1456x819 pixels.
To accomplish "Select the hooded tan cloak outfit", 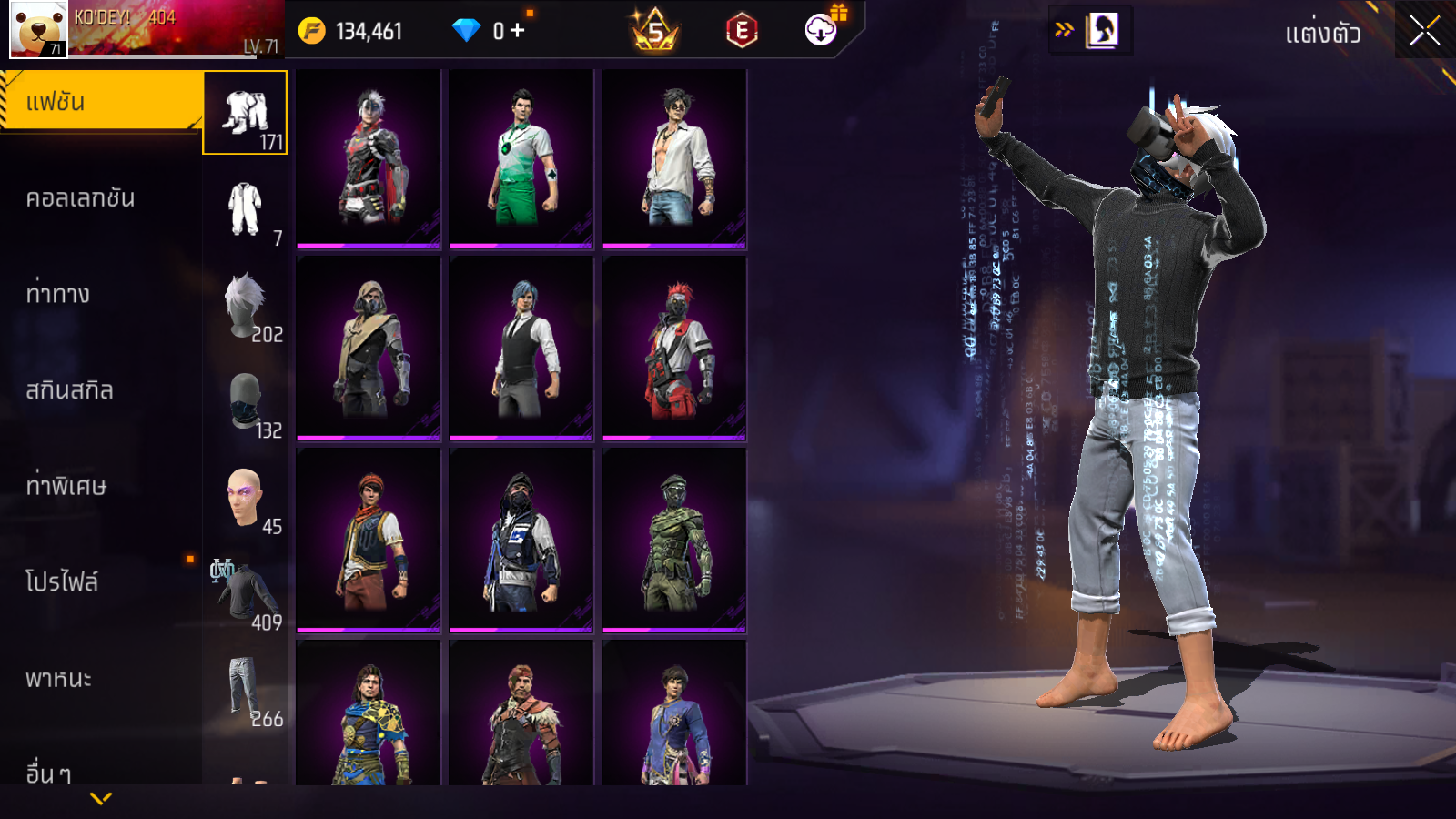I will tap(369, 349).
